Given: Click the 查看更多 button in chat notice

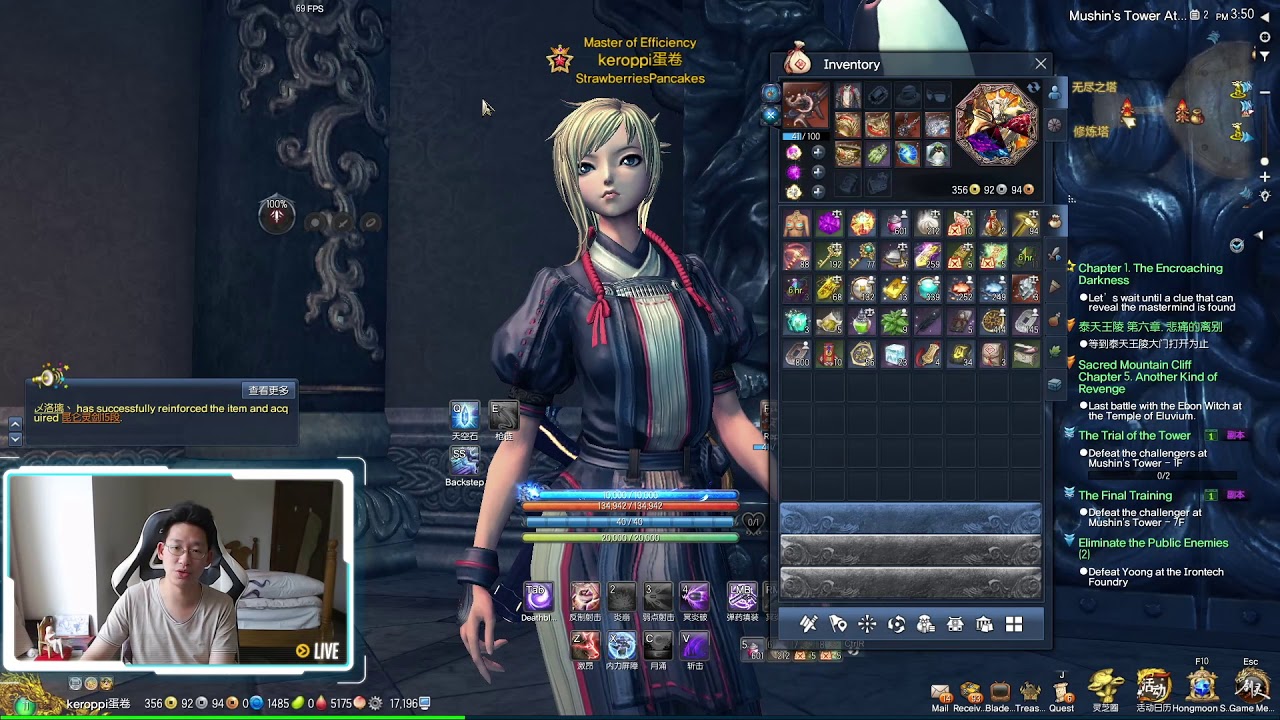Looking at the screenshot, I should 268,390.
